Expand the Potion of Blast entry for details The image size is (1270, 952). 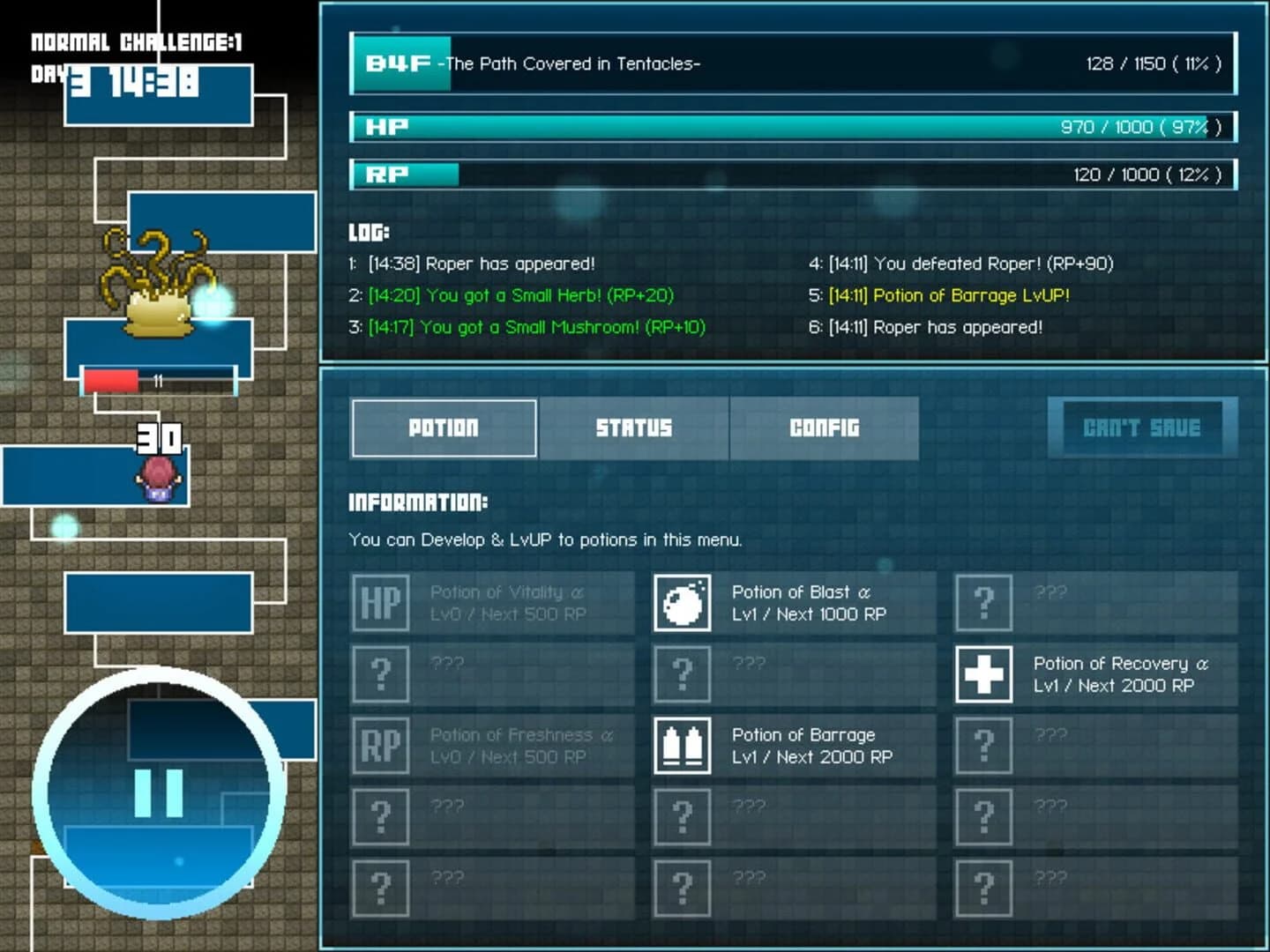(794, 603)
